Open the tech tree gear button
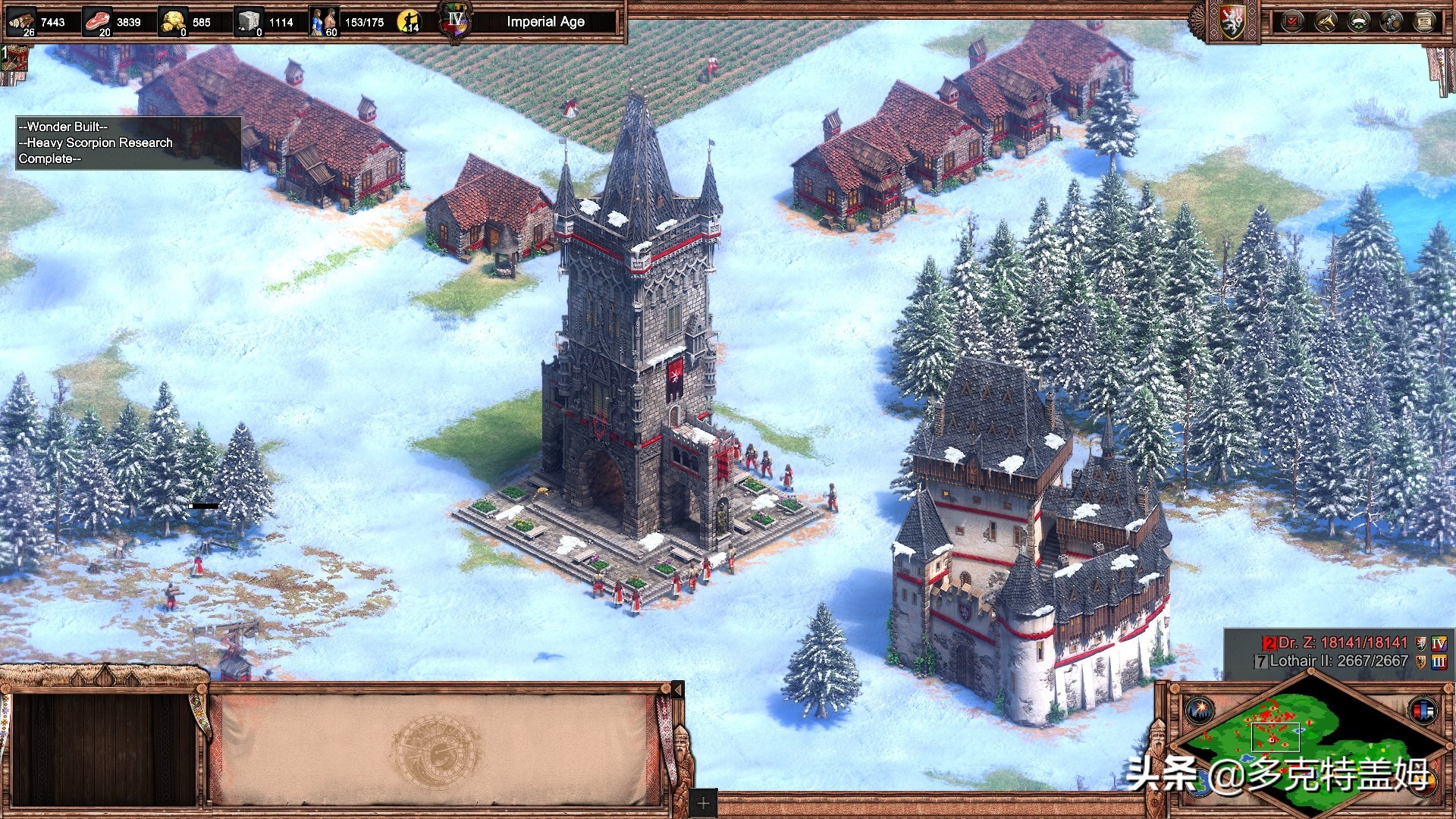Viewport: 1456px width, 819px height. [1392, 22]
